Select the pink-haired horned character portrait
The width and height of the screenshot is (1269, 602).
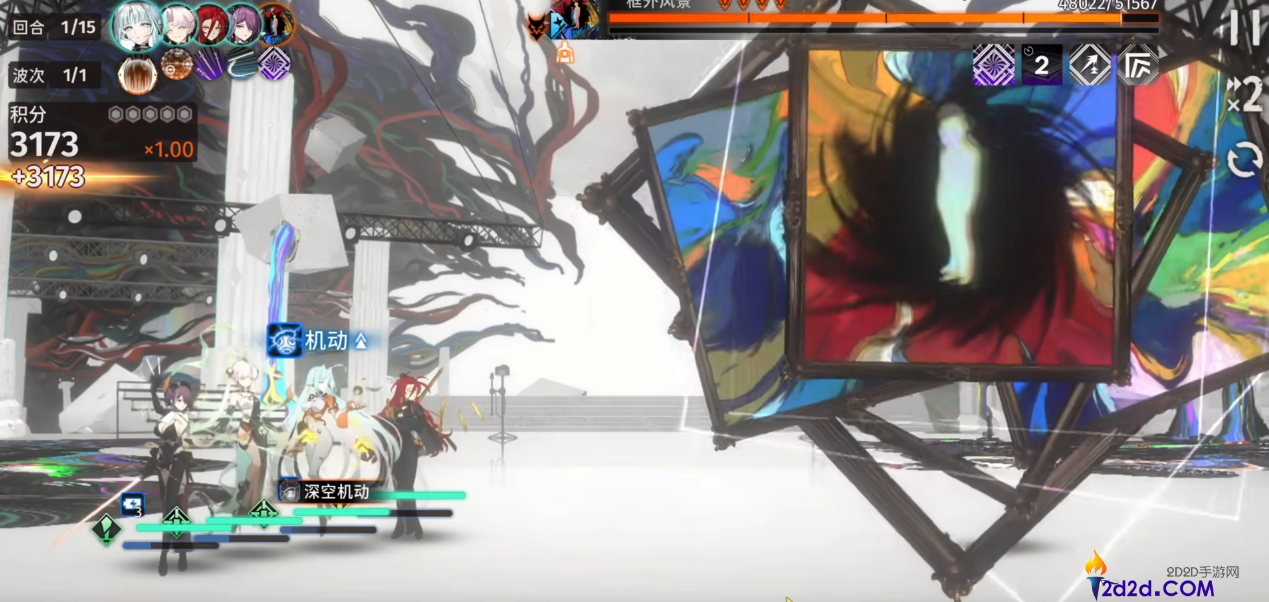(x=178, y=25)
